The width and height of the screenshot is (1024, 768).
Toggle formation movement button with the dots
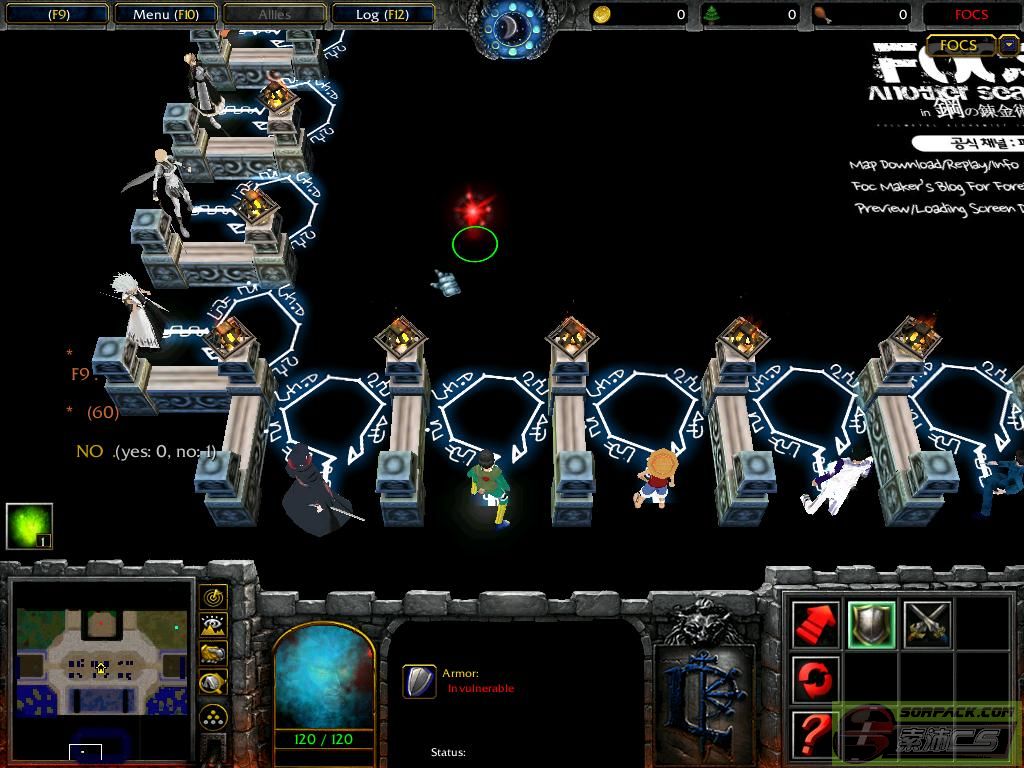coord(213,716)
